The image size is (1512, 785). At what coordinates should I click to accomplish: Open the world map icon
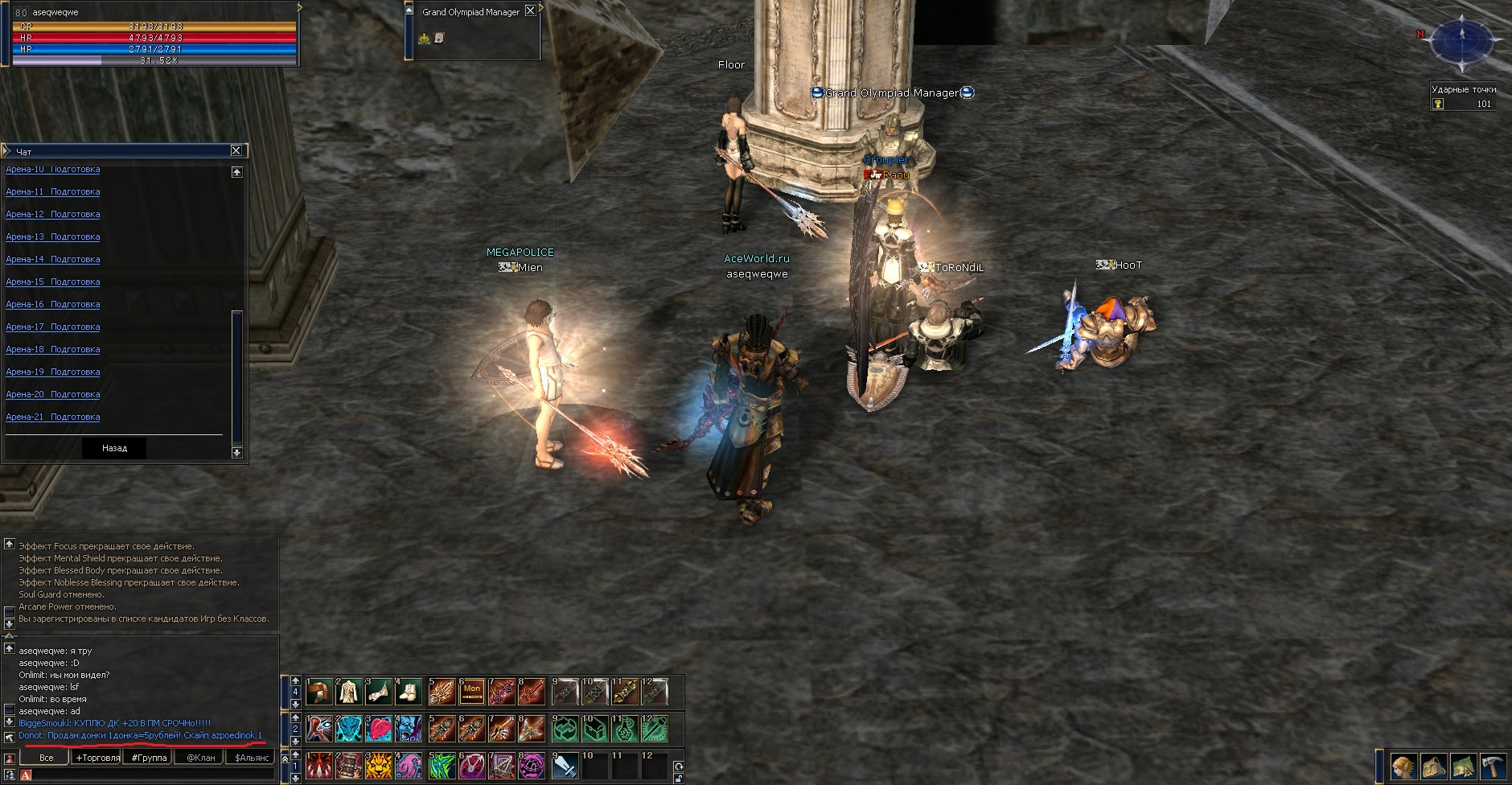(1463, 767)
